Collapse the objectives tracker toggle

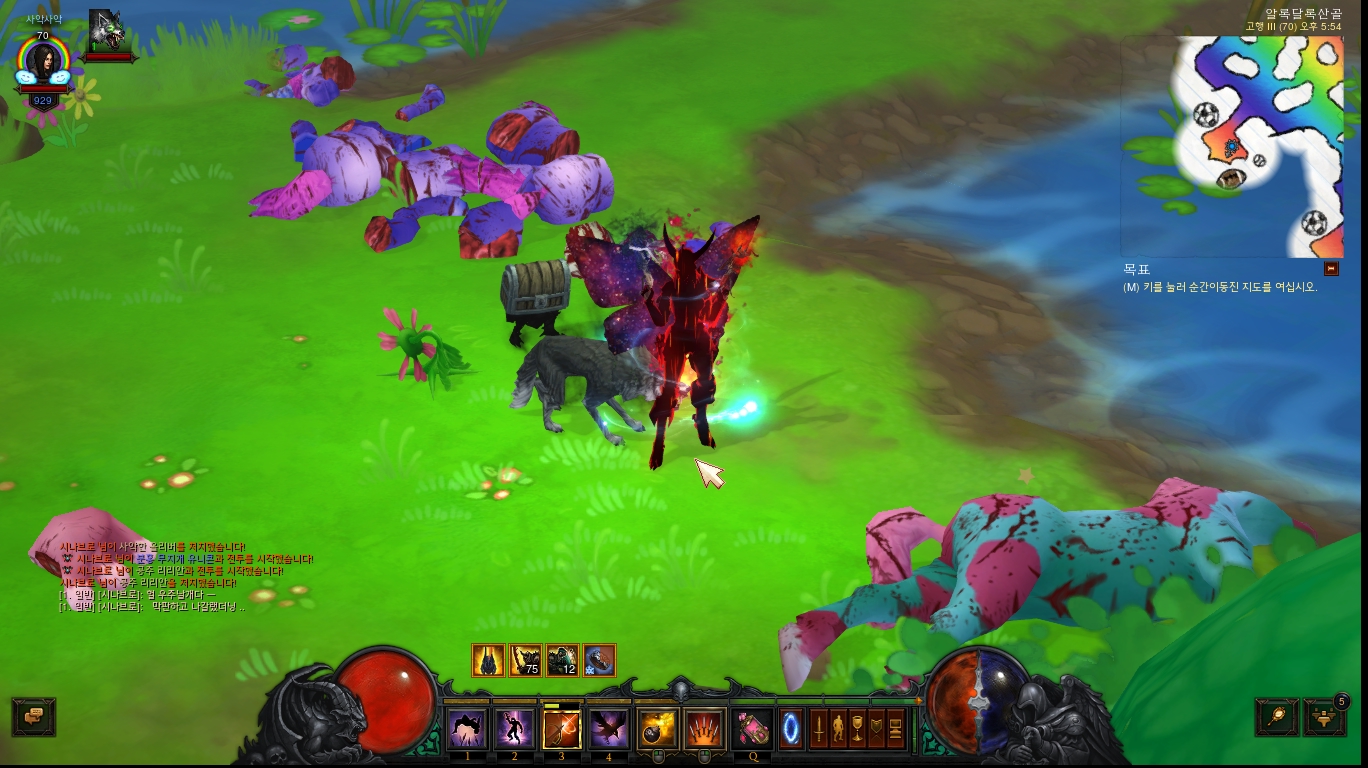(1331, 268)
